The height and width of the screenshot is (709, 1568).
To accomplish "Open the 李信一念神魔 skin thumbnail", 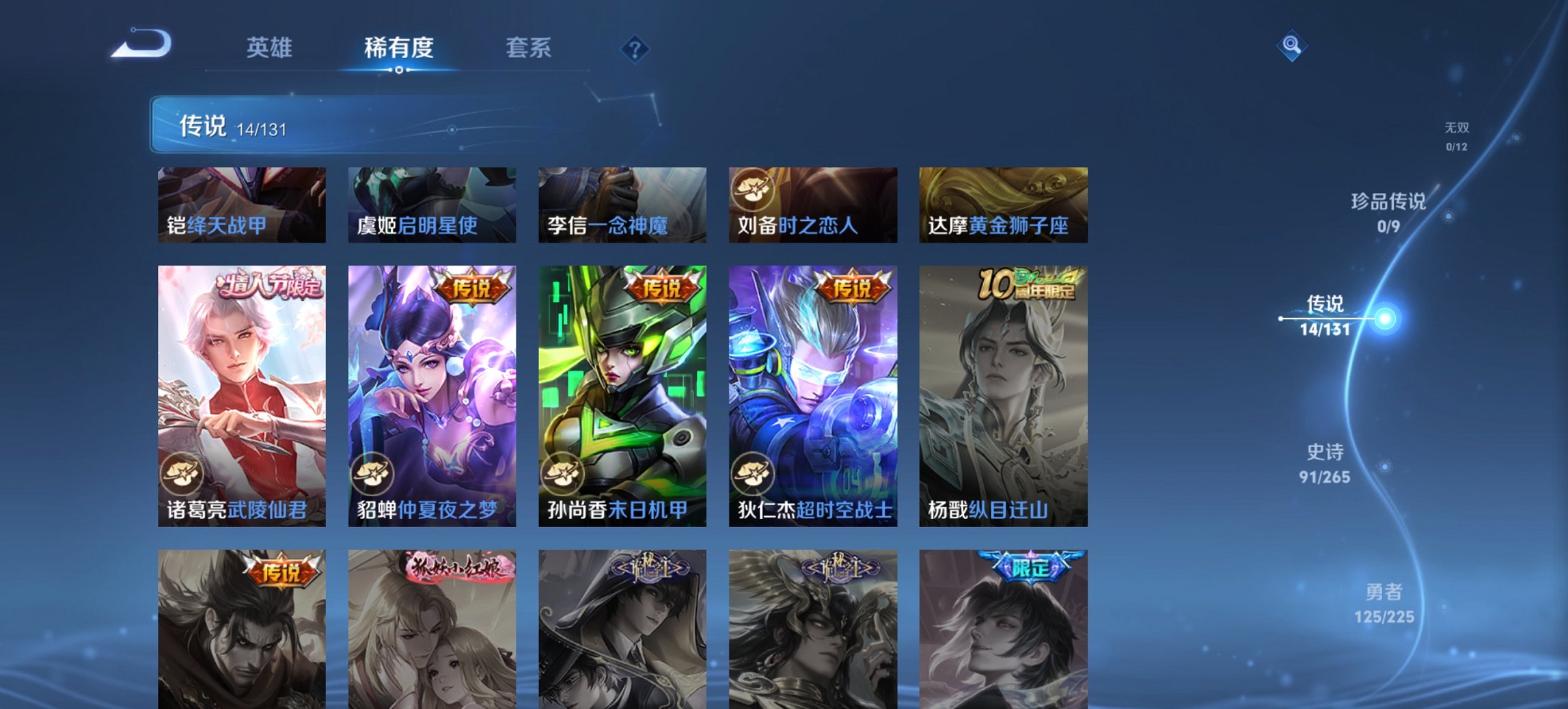I will (x=622, y=205).
